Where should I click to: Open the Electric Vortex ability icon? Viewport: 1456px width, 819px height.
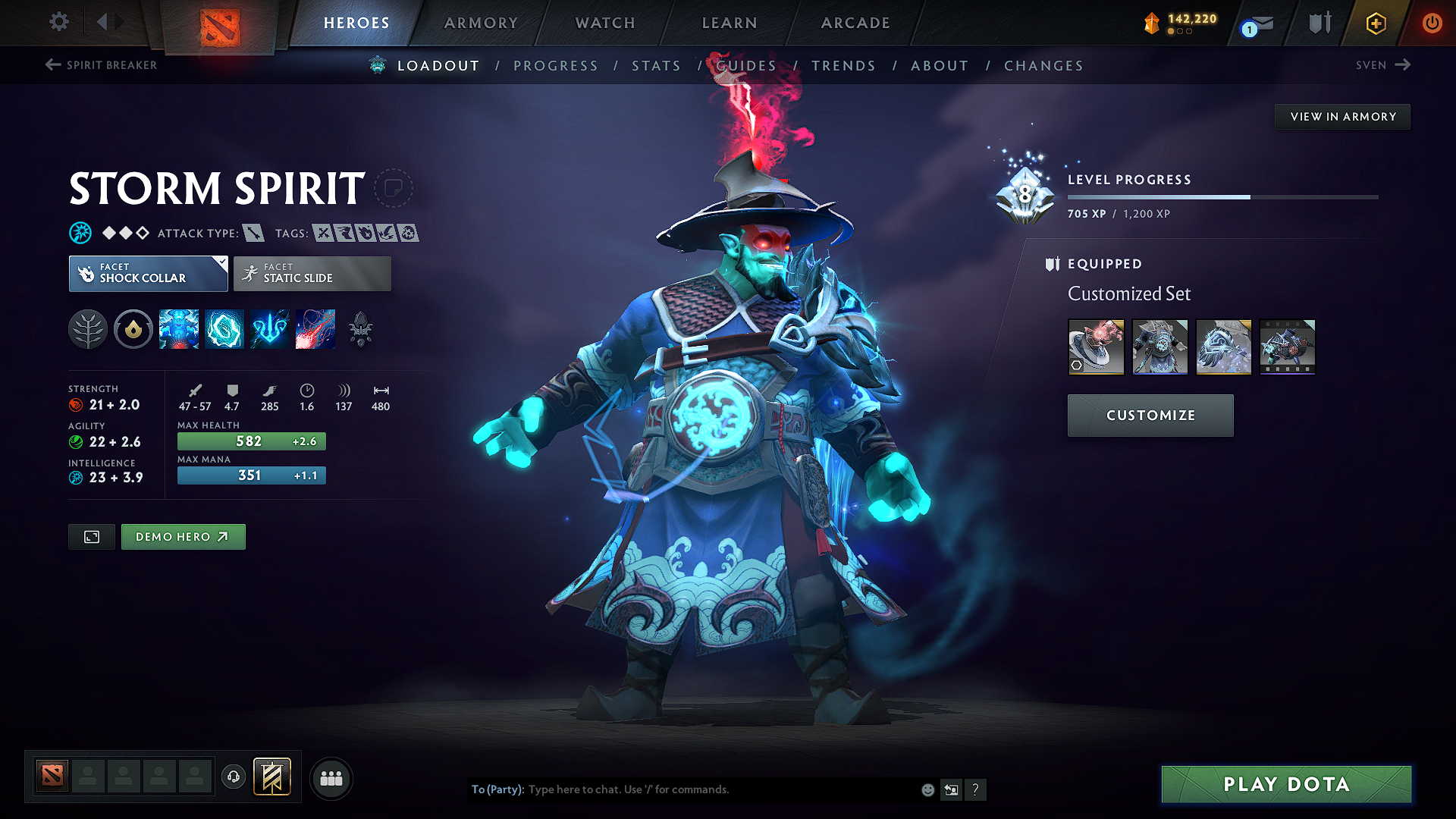[x=224, y=329]
